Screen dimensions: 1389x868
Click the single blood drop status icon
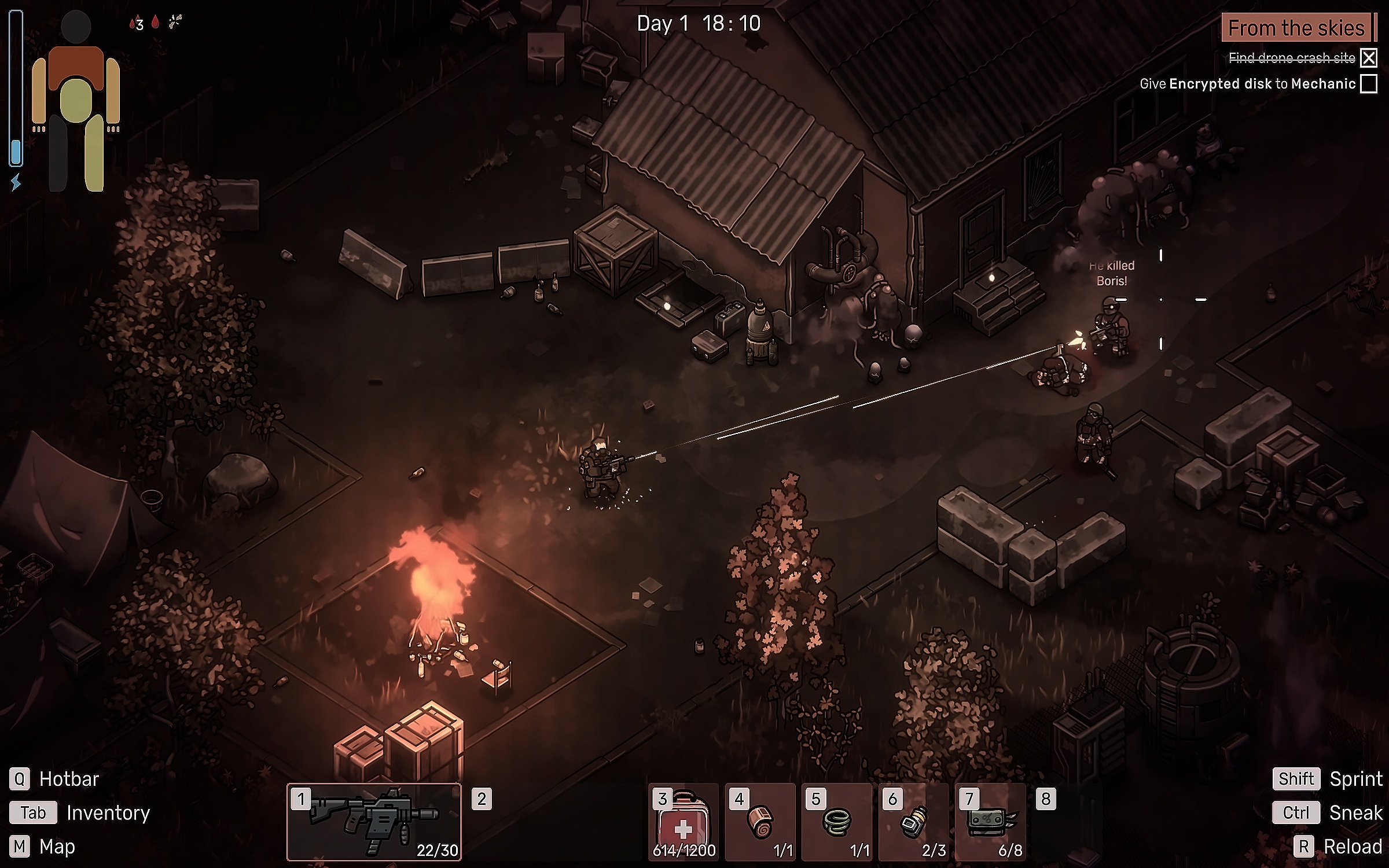(x=155, y=23)
